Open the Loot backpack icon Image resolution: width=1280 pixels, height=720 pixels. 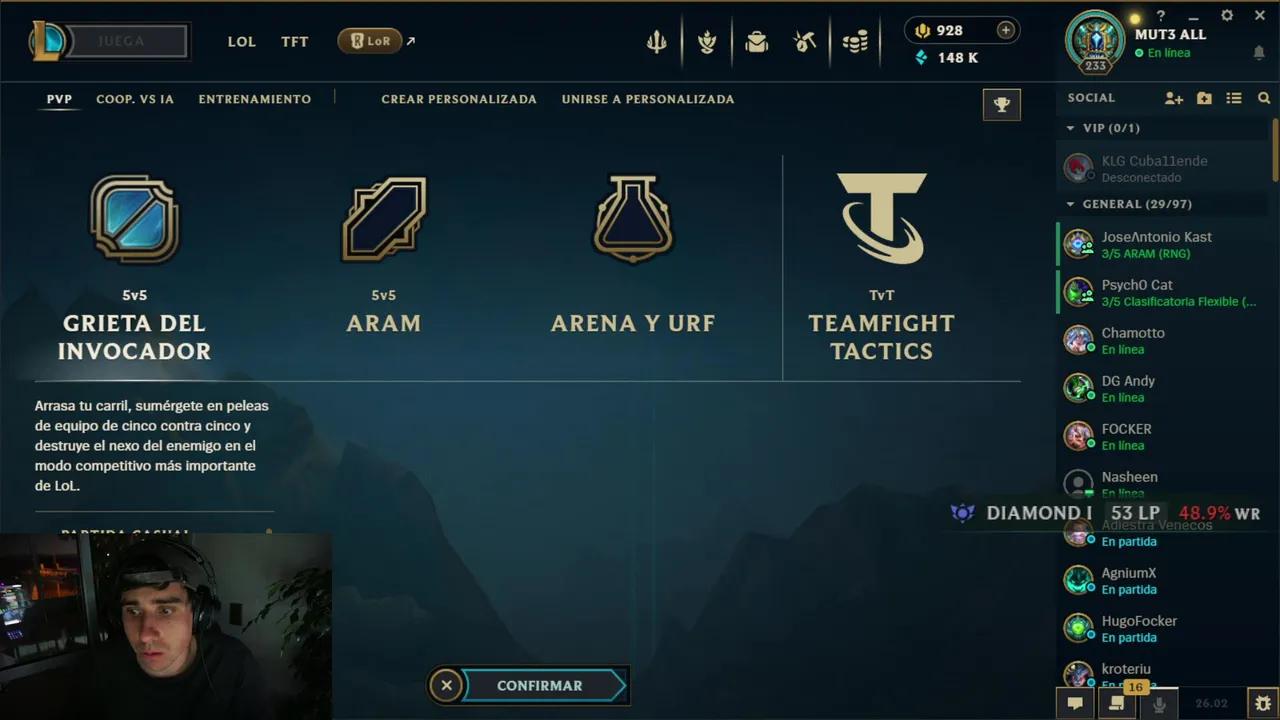[757, 41]
